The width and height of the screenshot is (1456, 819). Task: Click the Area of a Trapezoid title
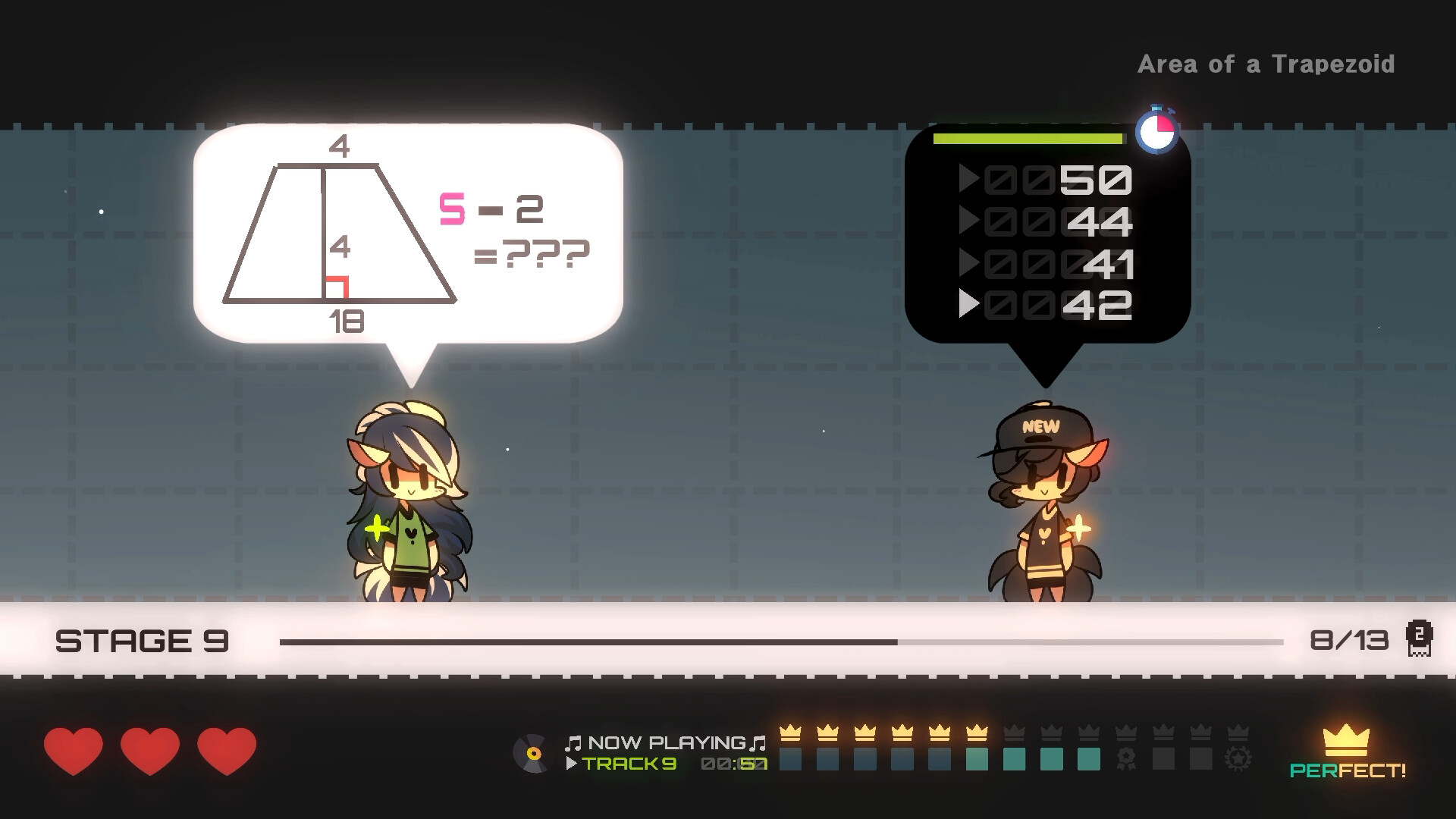click(x=1266, y=64)
